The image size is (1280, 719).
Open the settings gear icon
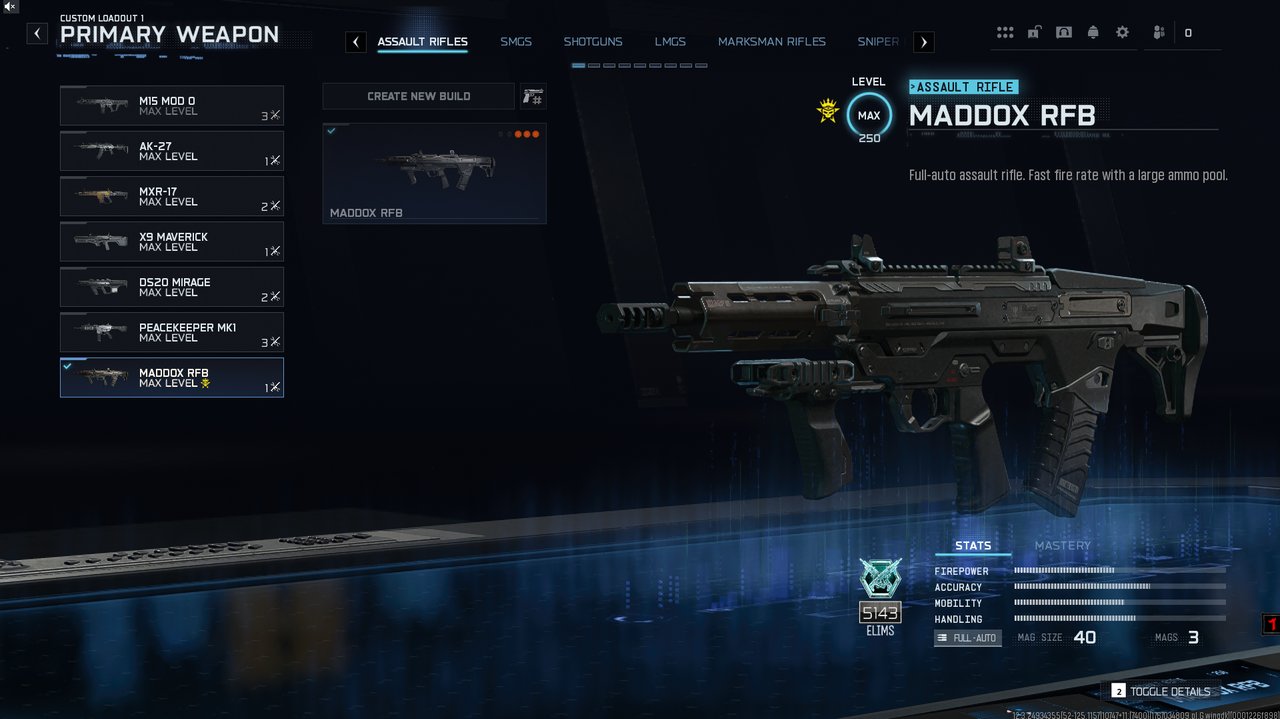tap(1122, 33)
